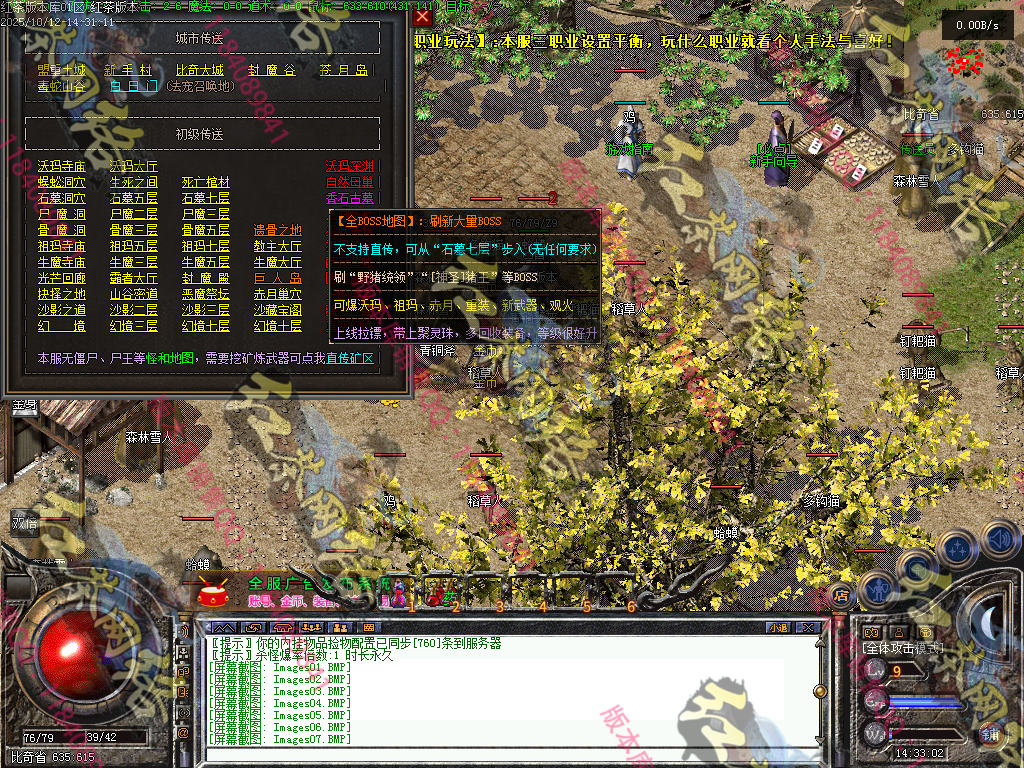Viewport: 1024px width, 768px height.
Task: Open the 店 shop button
Action: click(840, 593)
